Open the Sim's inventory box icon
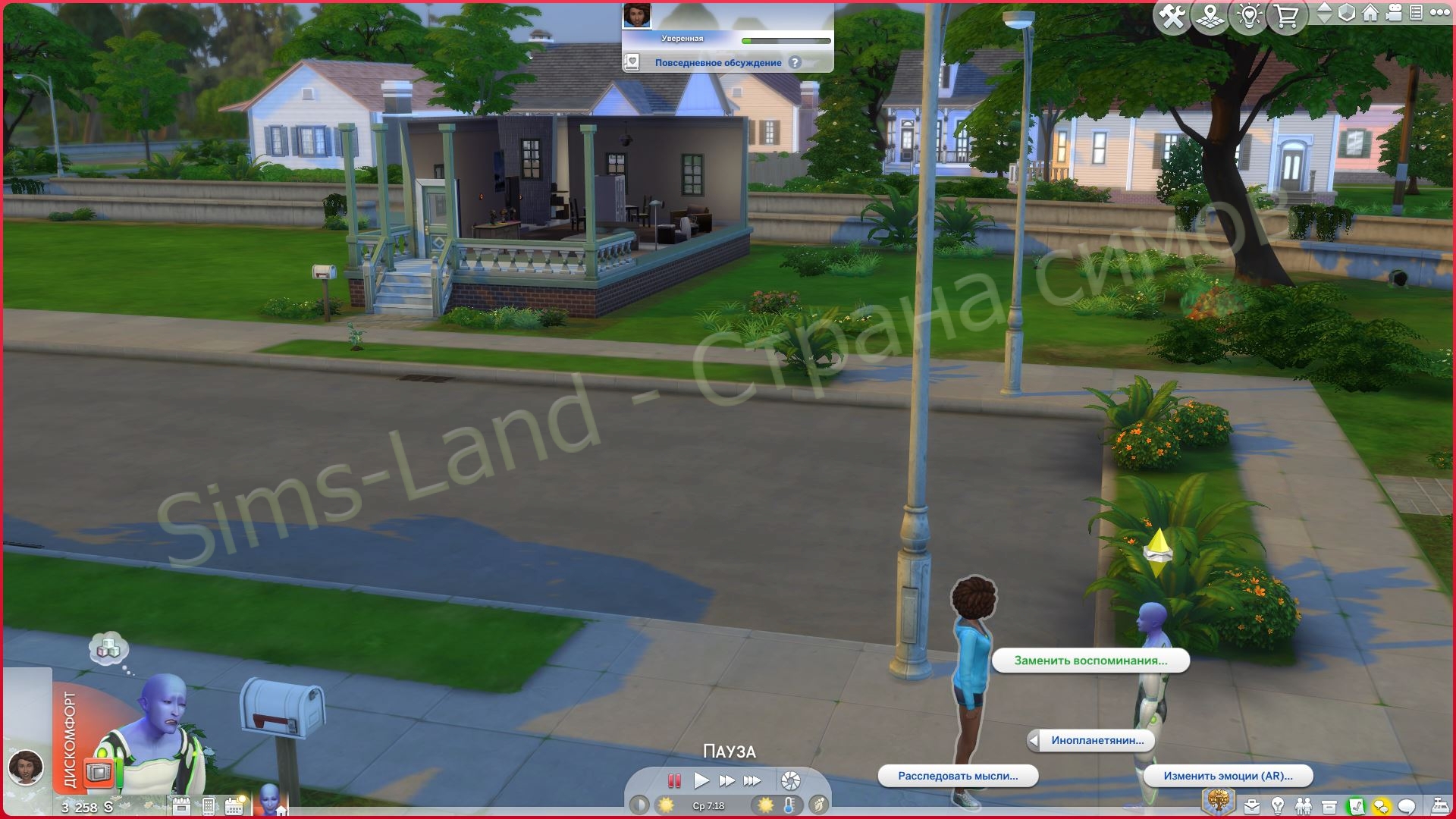This screenshot has height=819, width=1456. [1329, 806]
